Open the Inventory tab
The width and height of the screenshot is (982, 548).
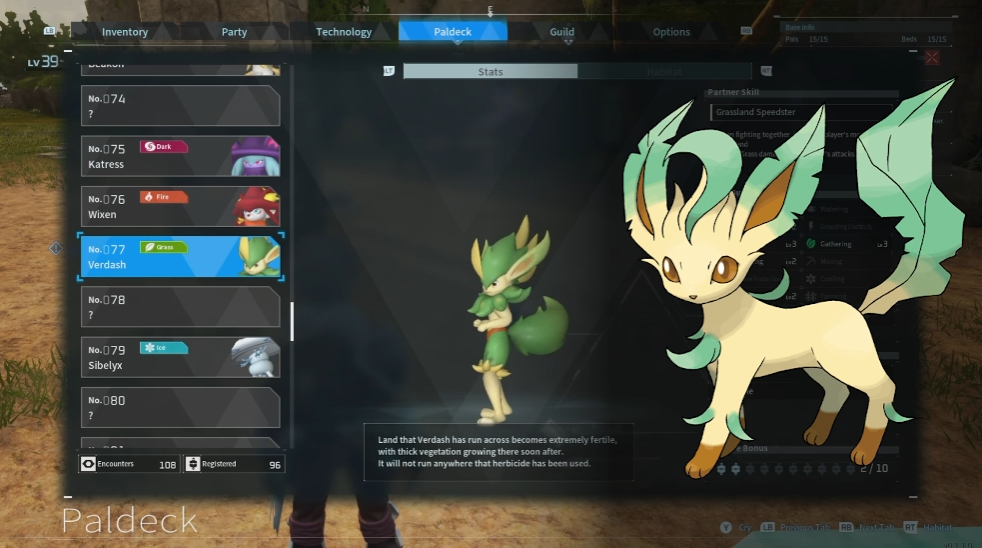(125, 32)
